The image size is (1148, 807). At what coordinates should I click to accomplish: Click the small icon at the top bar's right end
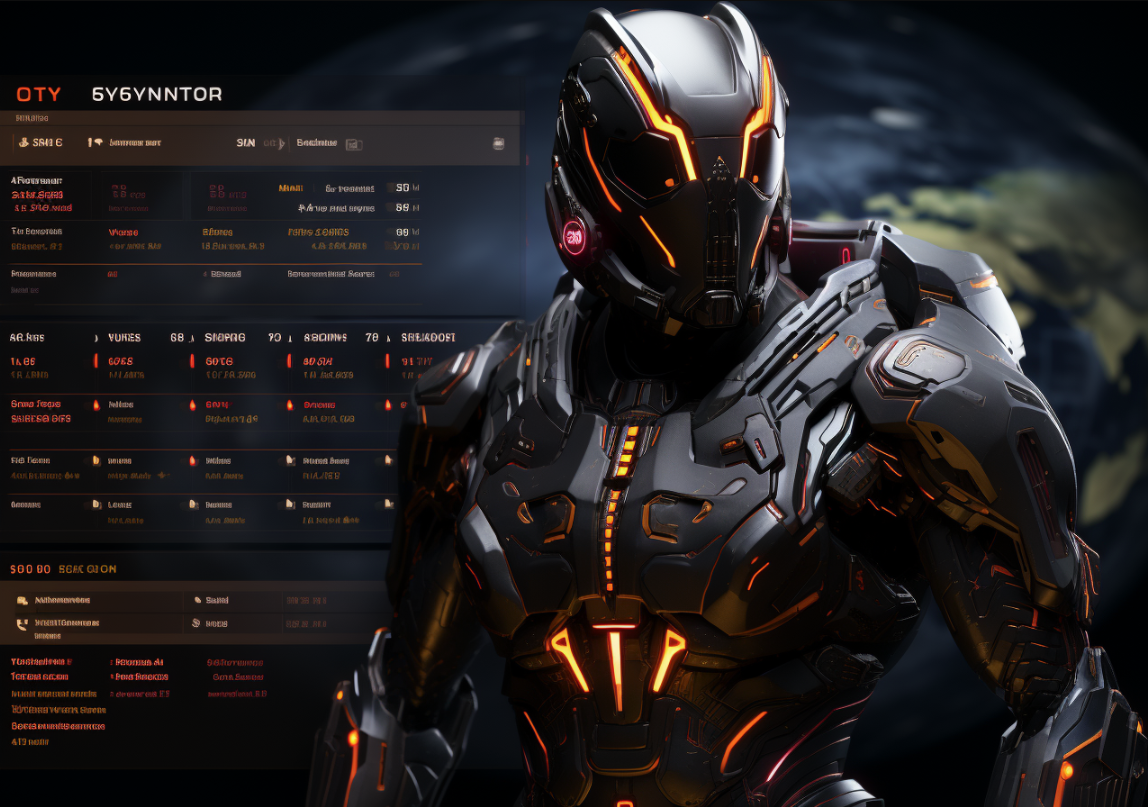(x=498, y=144)
